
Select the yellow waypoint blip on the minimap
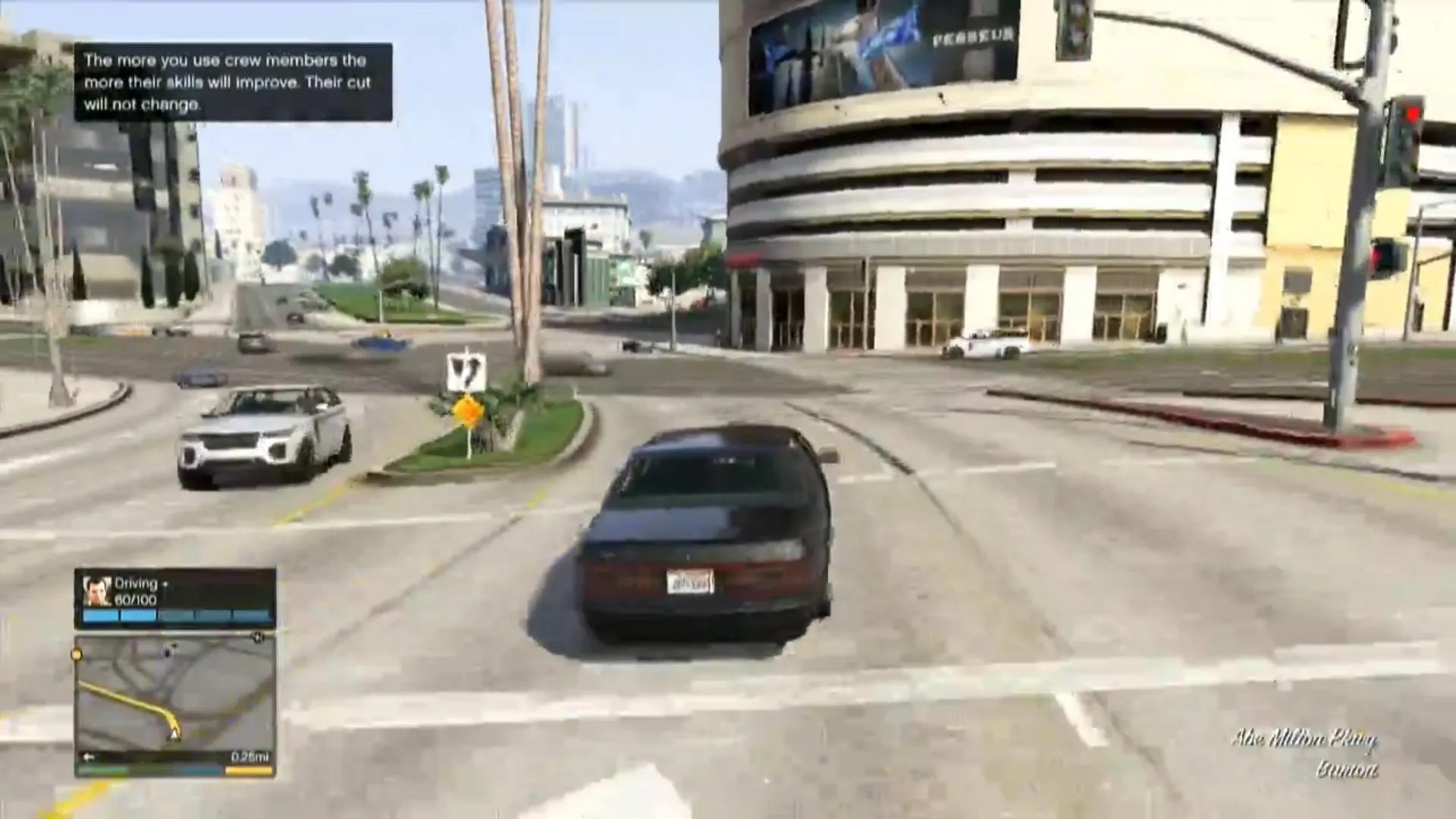(76, 654)
